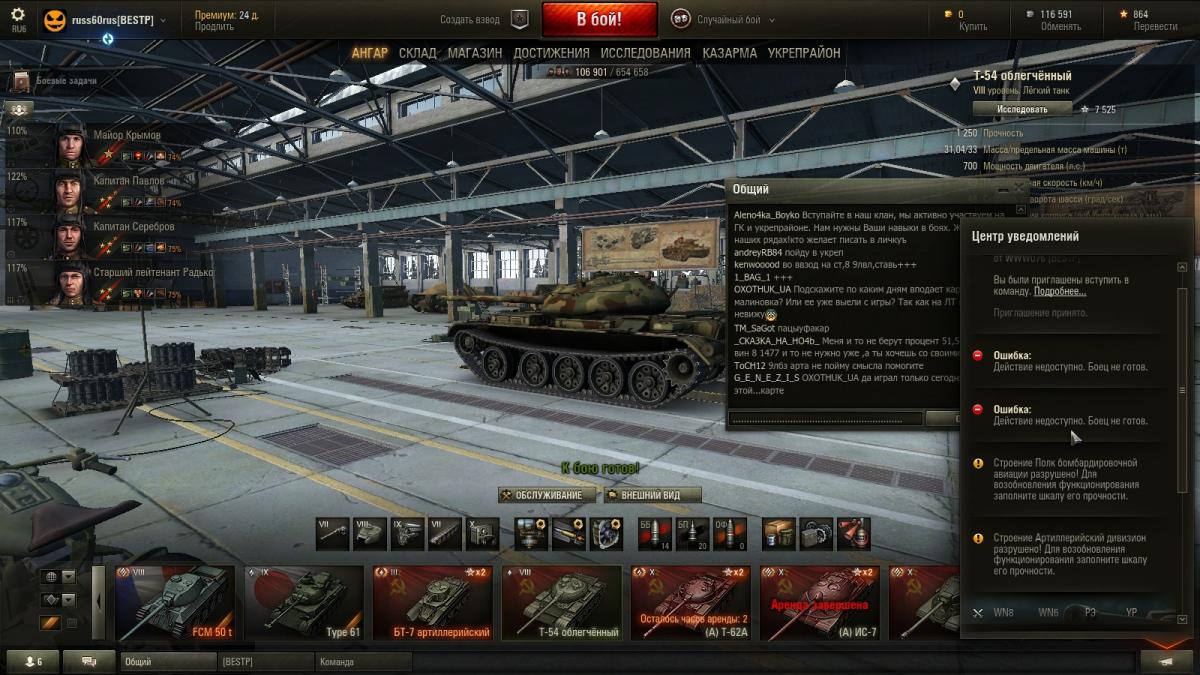Image resolution: width=1200 pixels, height=675 pixels.
Task: Open the Подробнее link in notifications
Action: (1059, 291)
